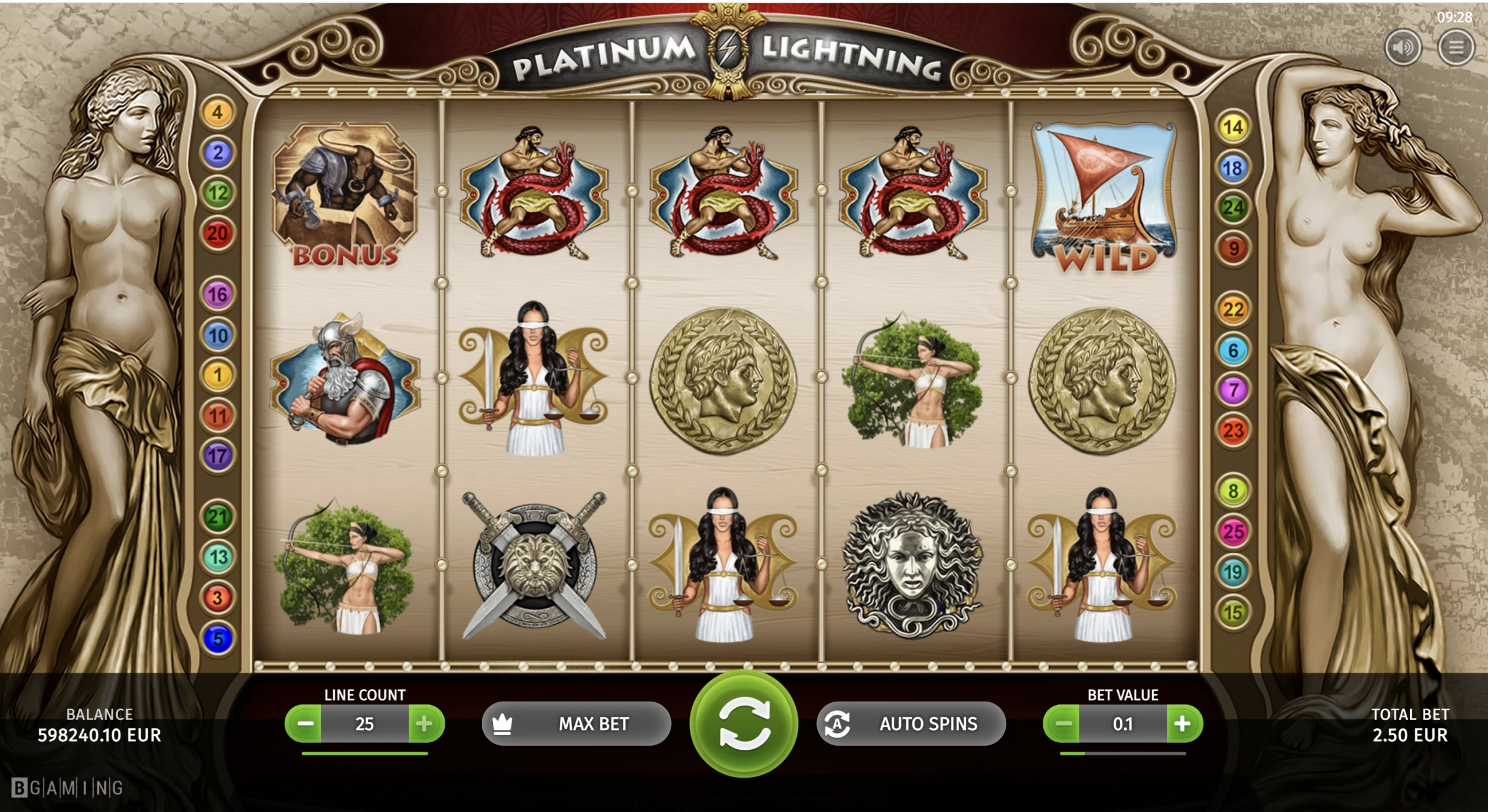Raise the bet value
1488x812 pixels.
[1183, 724]
